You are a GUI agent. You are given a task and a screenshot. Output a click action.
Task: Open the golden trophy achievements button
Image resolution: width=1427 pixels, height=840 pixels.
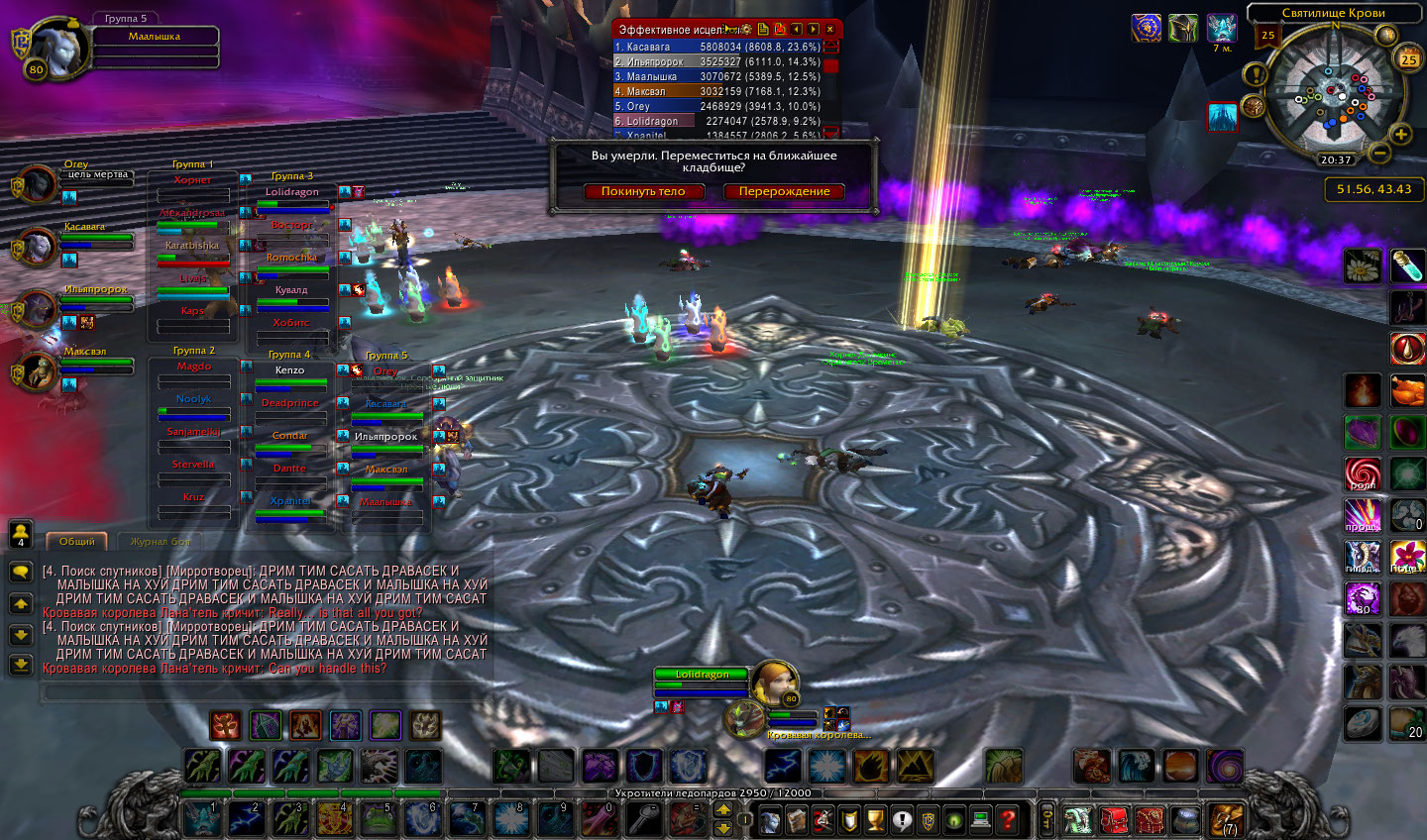[x=875, y=819]
